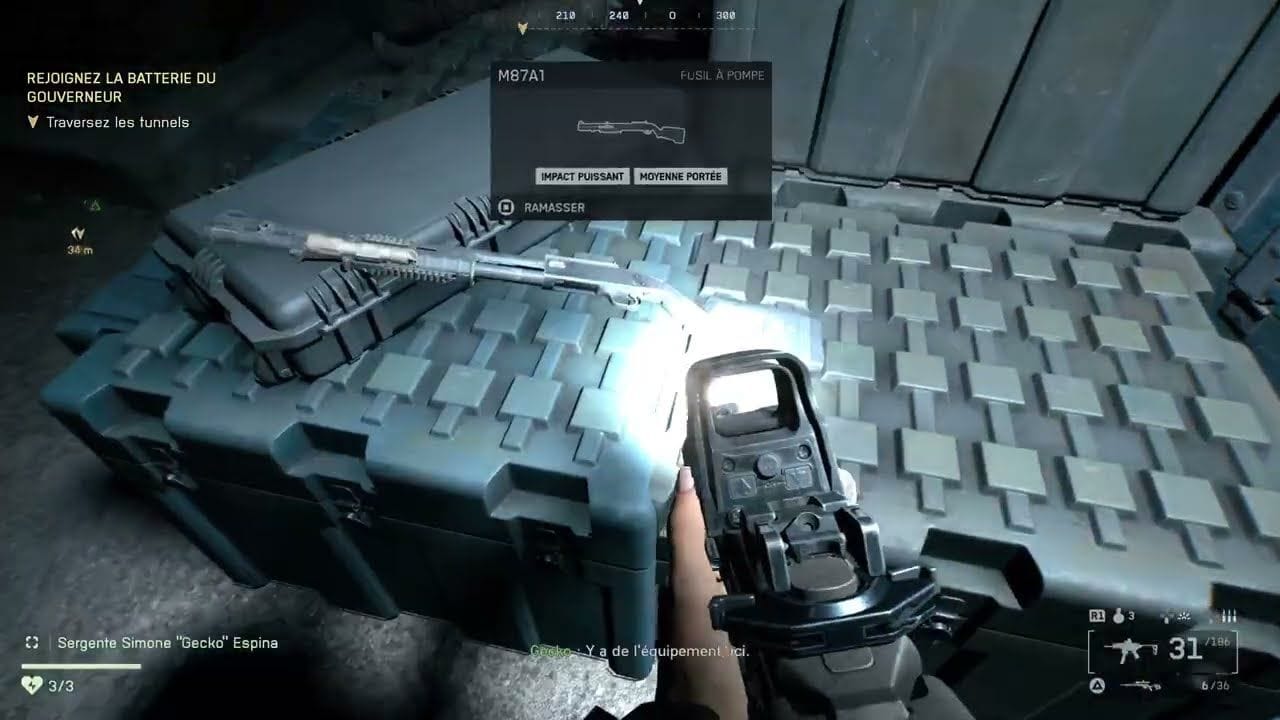Click the fire mode indicator icon
The width and height of the screenshot is (1280, 720).
pos(1228,616)
